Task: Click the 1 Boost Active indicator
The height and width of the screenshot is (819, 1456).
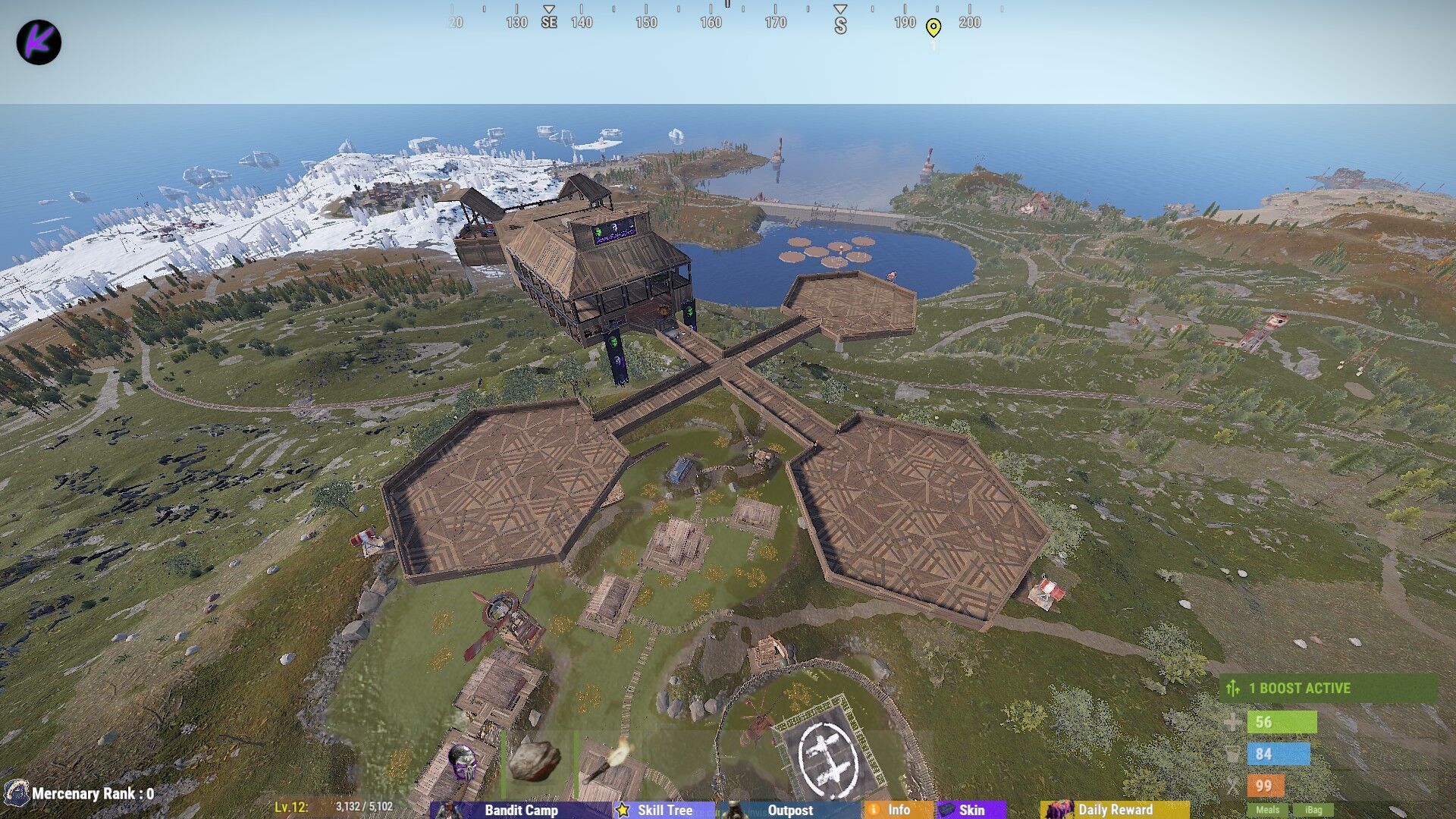Action: 1327,688
